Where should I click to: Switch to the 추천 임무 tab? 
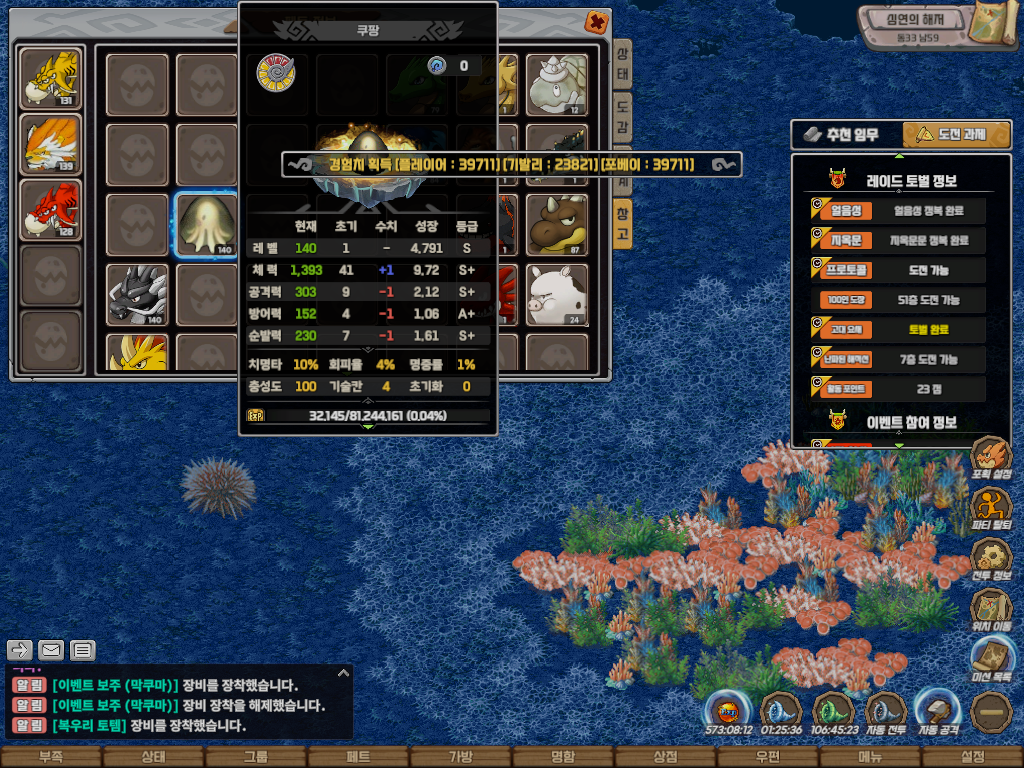tap(846, 135)
